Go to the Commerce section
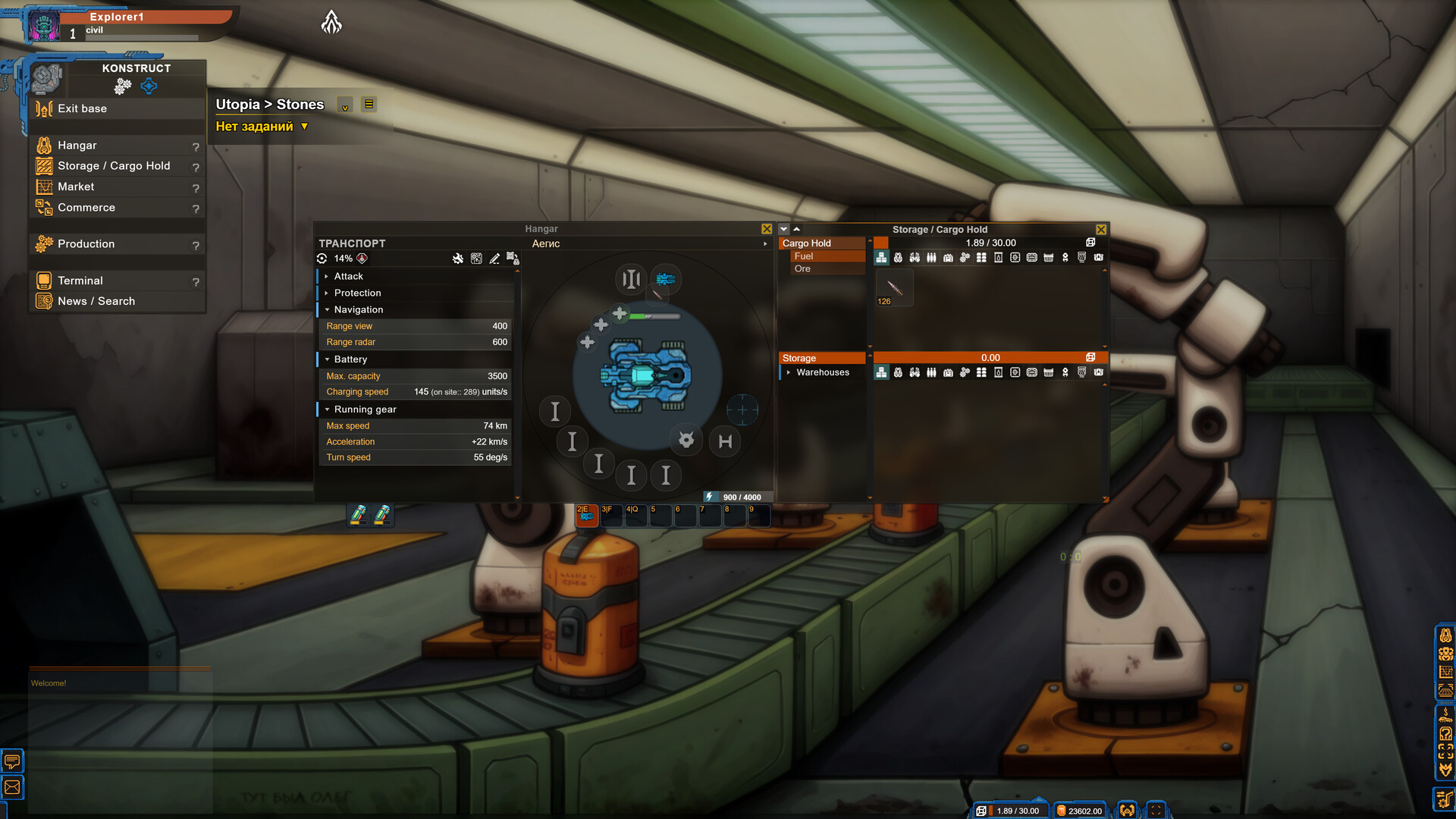The height and width of the screenshot is (819, 1456). (x=86, y=208)
